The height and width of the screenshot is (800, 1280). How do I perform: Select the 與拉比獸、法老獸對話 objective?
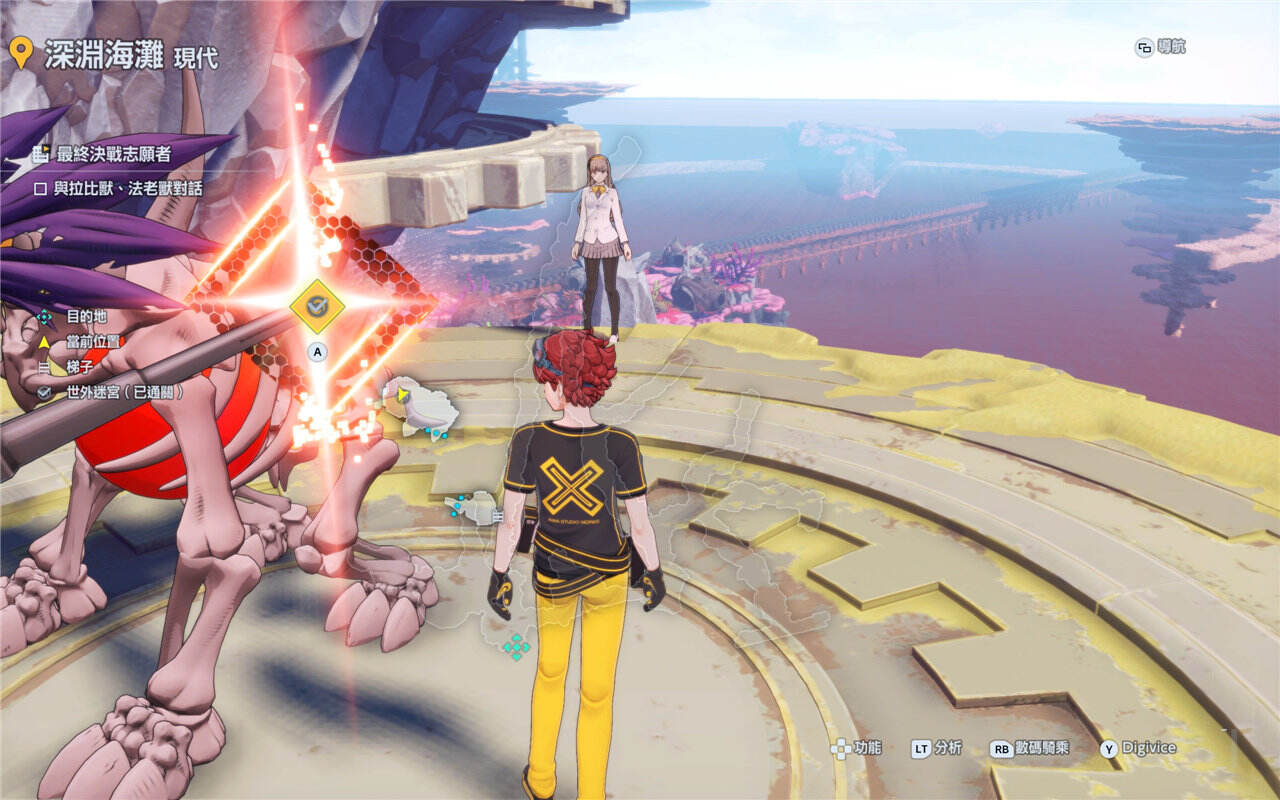click(x=130, y=187)
